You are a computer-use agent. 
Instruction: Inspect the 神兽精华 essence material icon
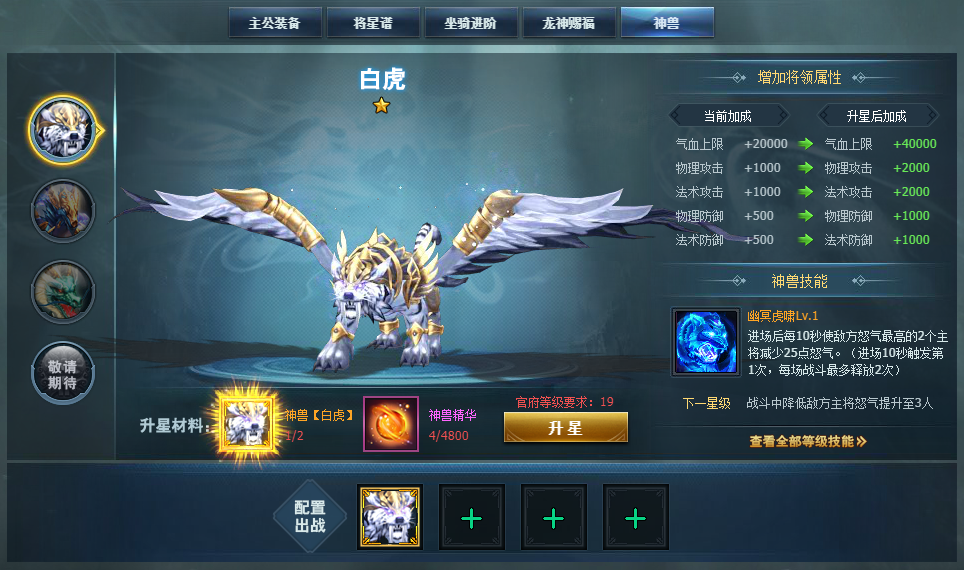pyautogui.click(x=390, y=424)
